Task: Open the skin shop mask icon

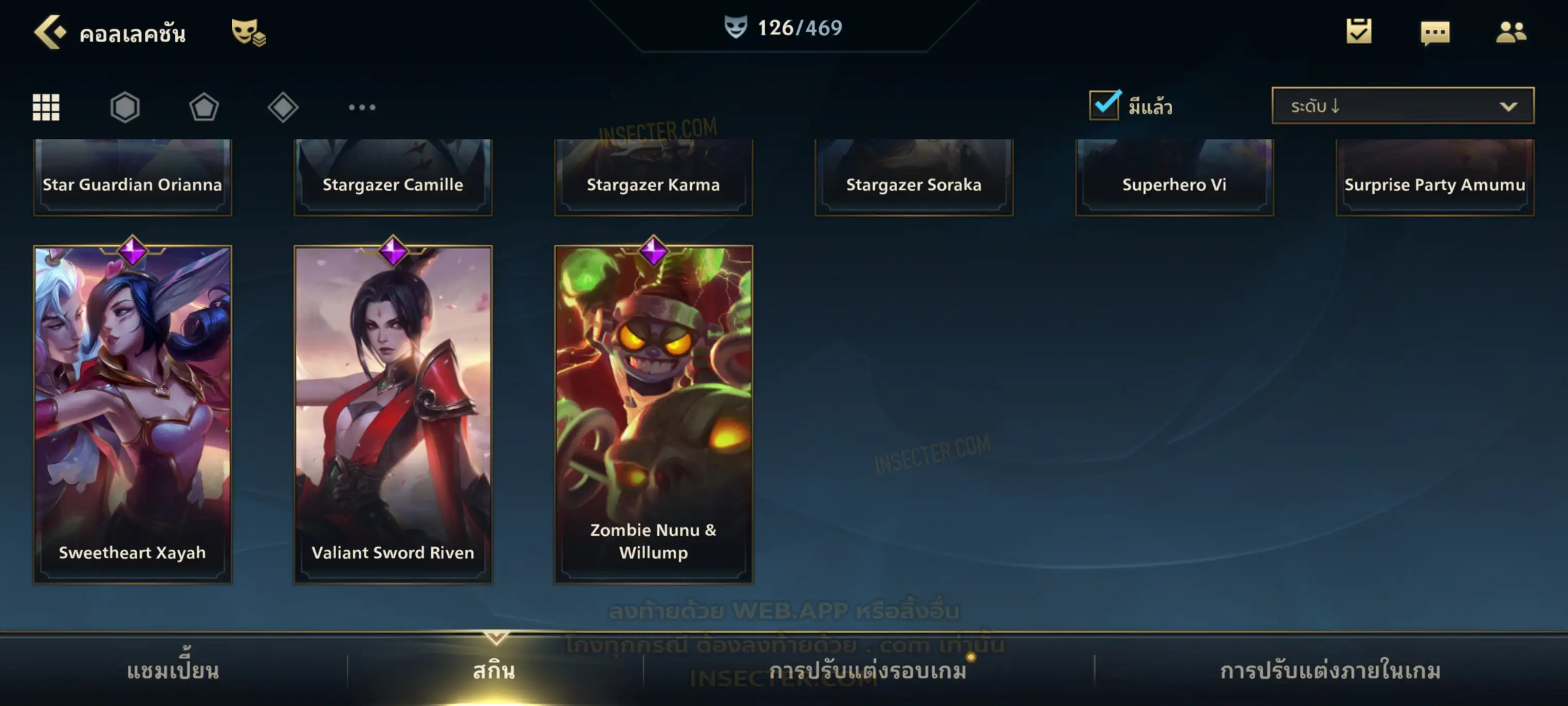Action: coord(248,32)
